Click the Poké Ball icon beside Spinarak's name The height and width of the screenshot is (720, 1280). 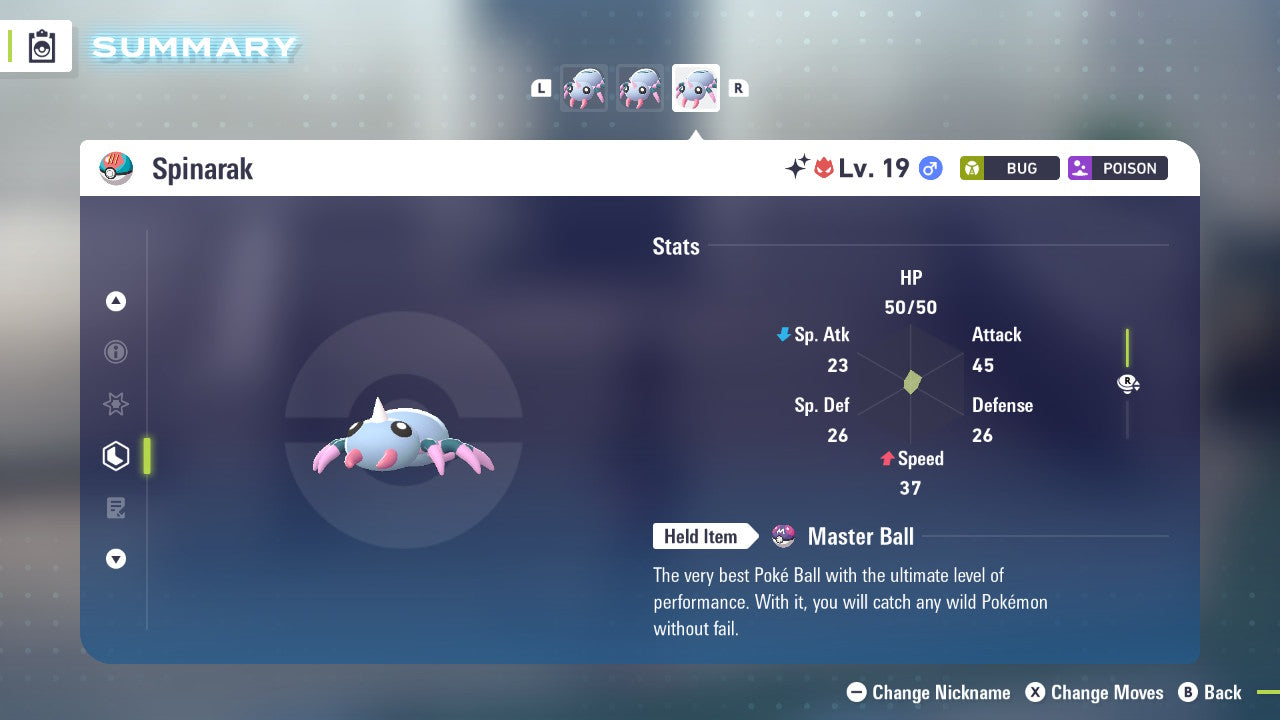[x=116, y=169]
